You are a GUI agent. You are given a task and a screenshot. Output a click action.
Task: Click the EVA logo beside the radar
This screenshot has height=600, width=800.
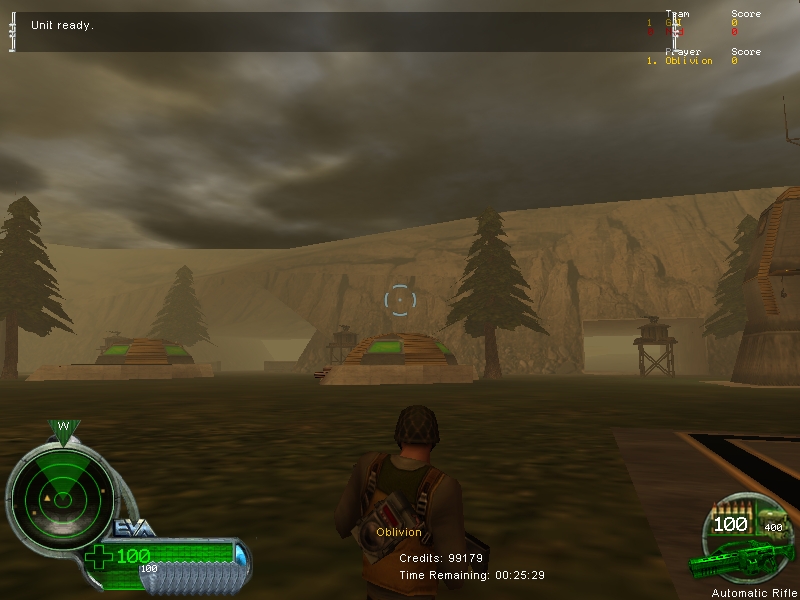pos(131,527)
